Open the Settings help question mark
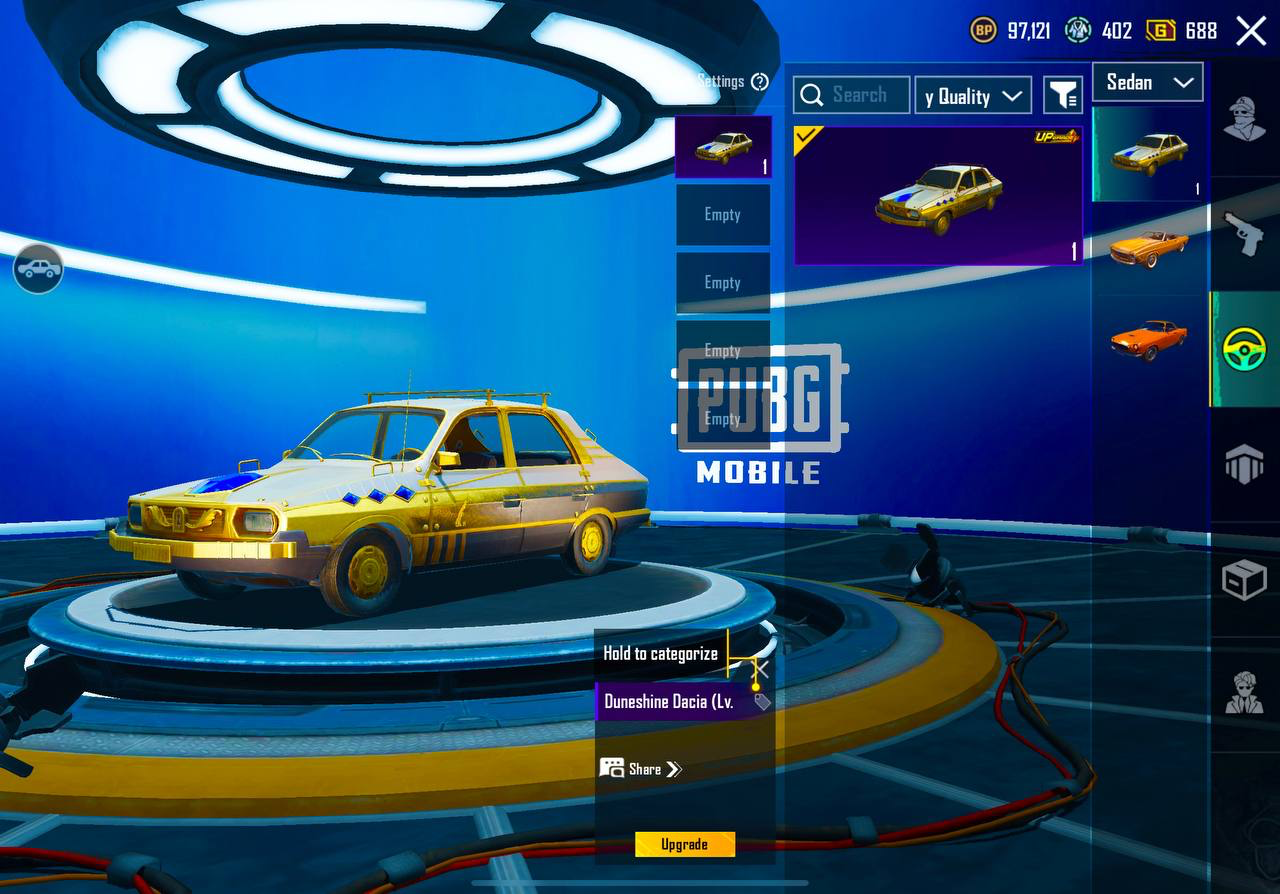Viewport: 1280px width, 894px height. pos(760,82)
